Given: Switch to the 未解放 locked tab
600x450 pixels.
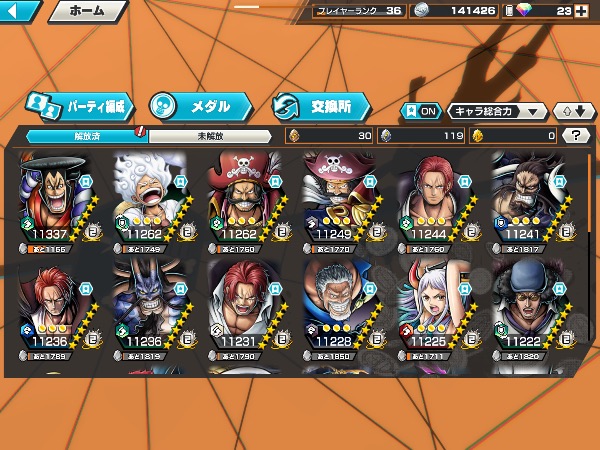Looking at the screenshot, I should pyautogui.click(x=208, y=135).
